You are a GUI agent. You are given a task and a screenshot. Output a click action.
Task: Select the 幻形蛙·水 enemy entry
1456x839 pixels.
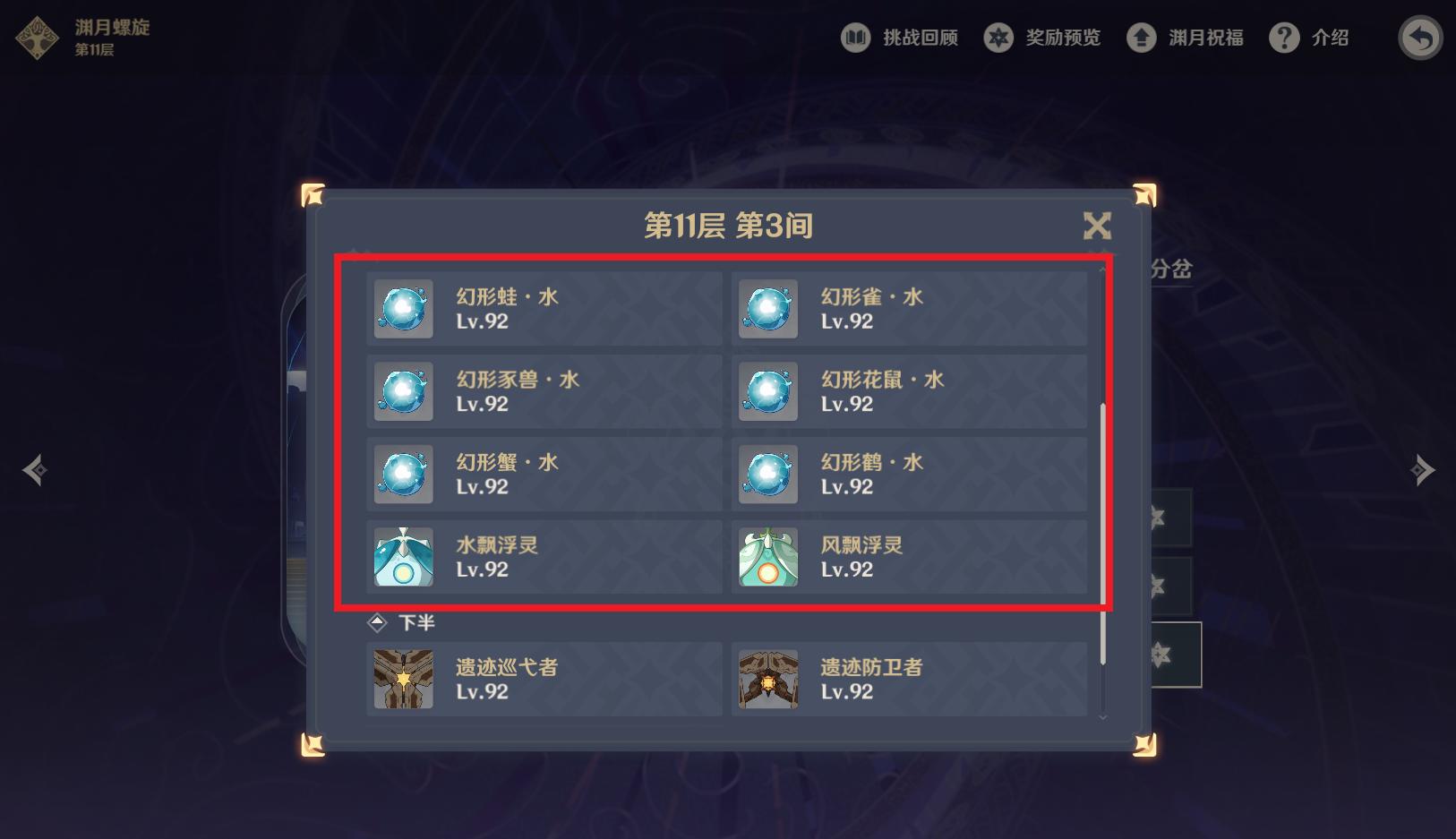pos(544,308)
